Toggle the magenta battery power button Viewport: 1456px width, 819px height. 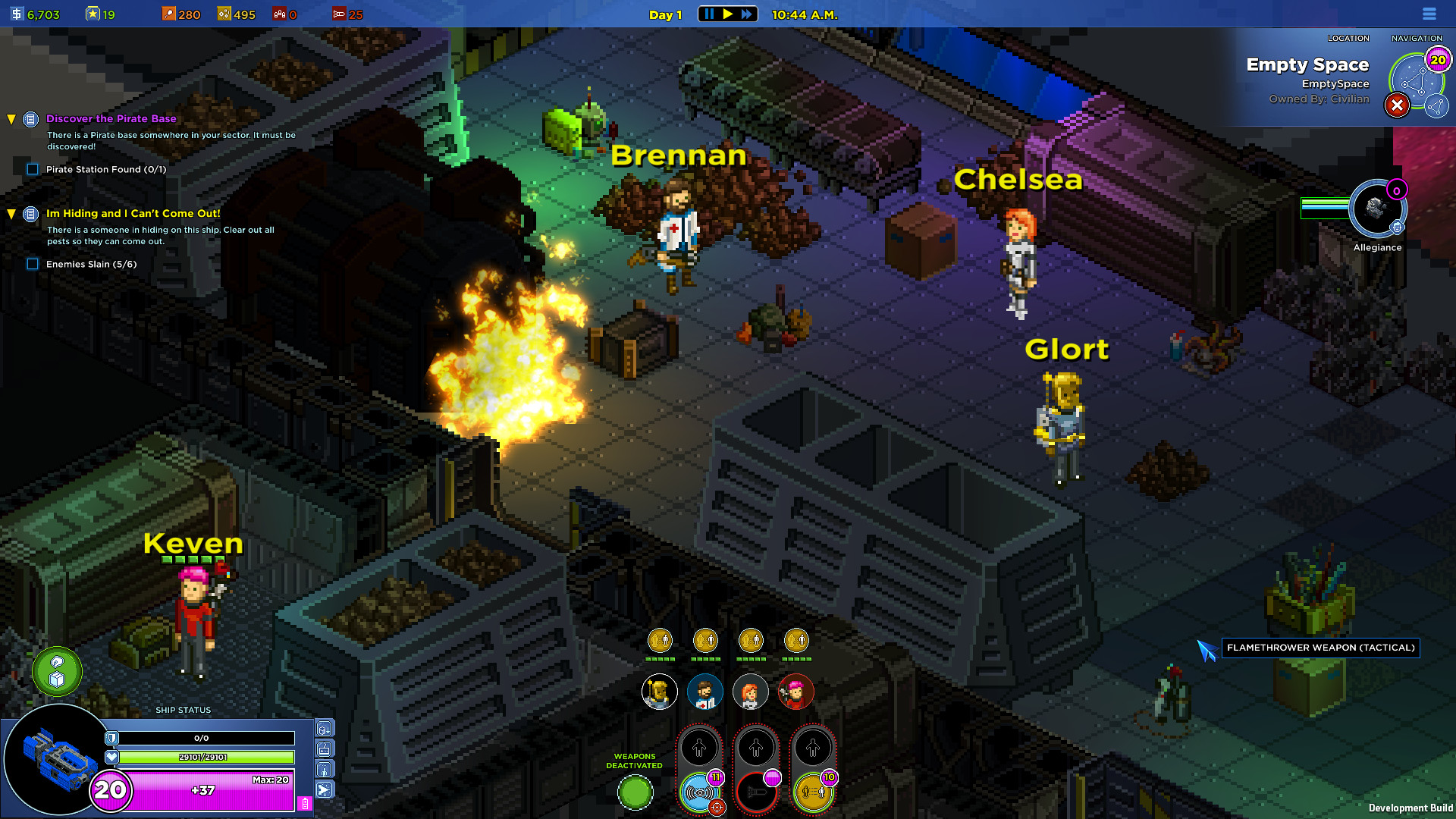pos(305,804)
